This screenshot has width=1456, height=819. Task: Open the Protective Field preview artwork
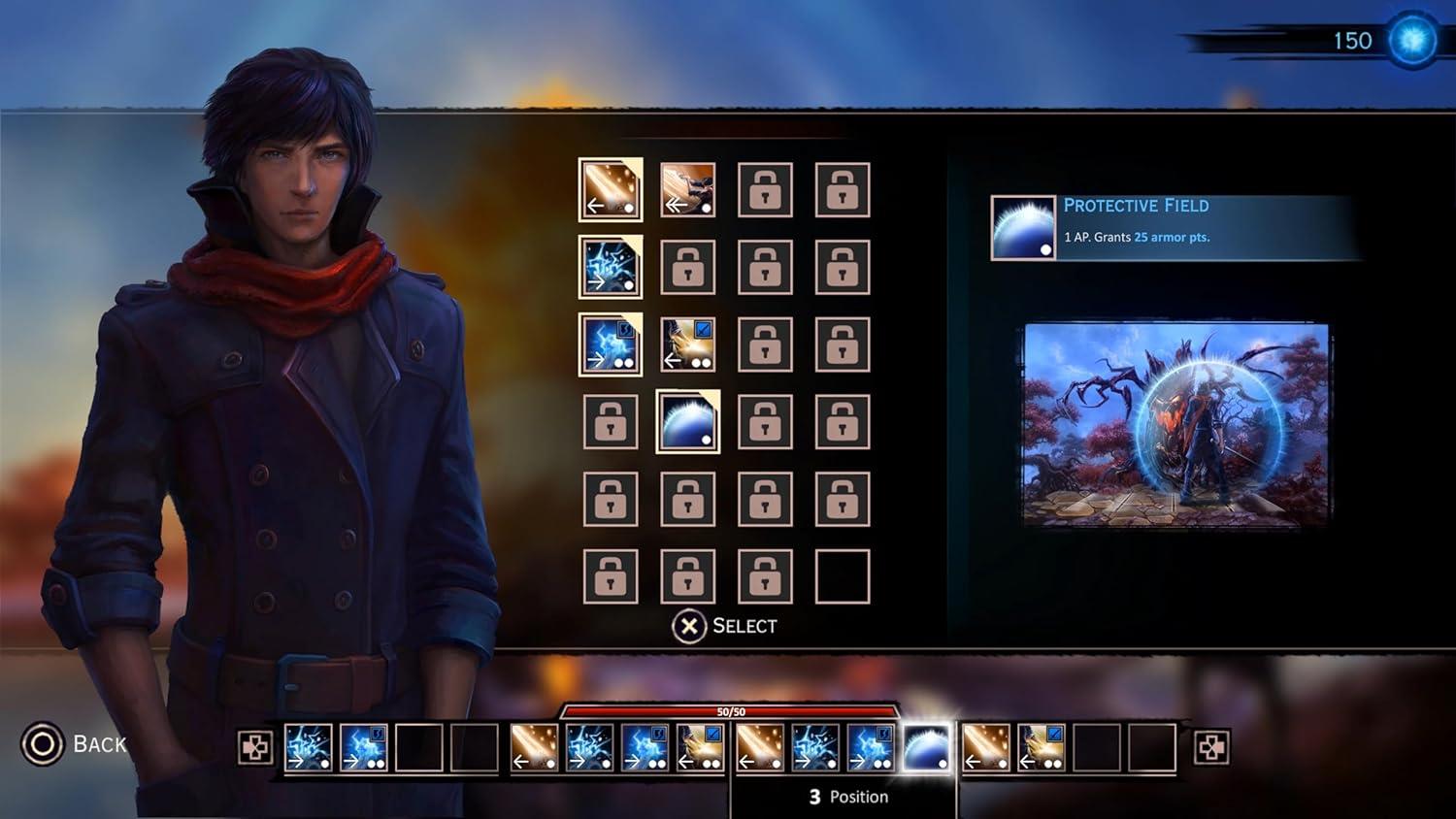coord(1176,424)
